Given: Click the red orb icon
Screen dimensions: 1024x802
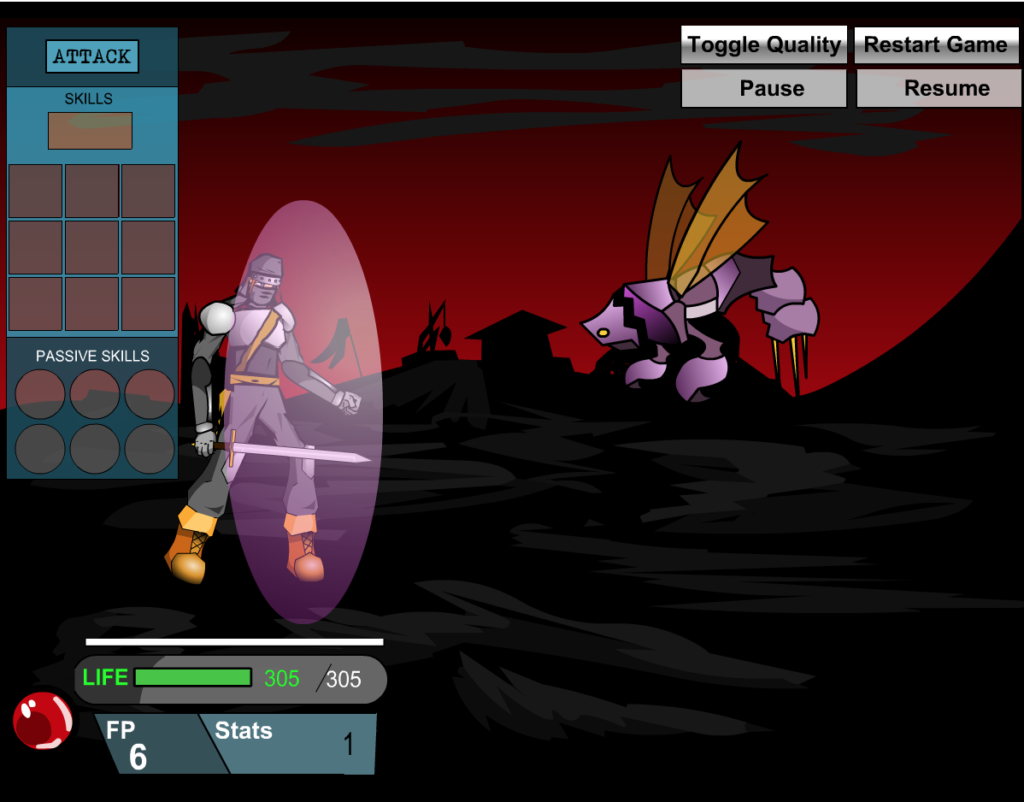Looking at the screenshot, I should click(x=43, y=720).
